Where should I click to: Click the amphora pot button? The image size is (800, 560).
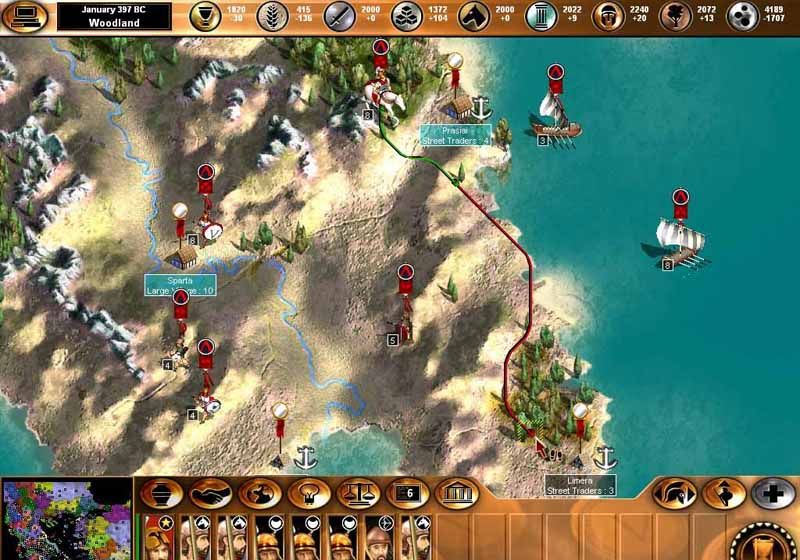click(161, 493)
